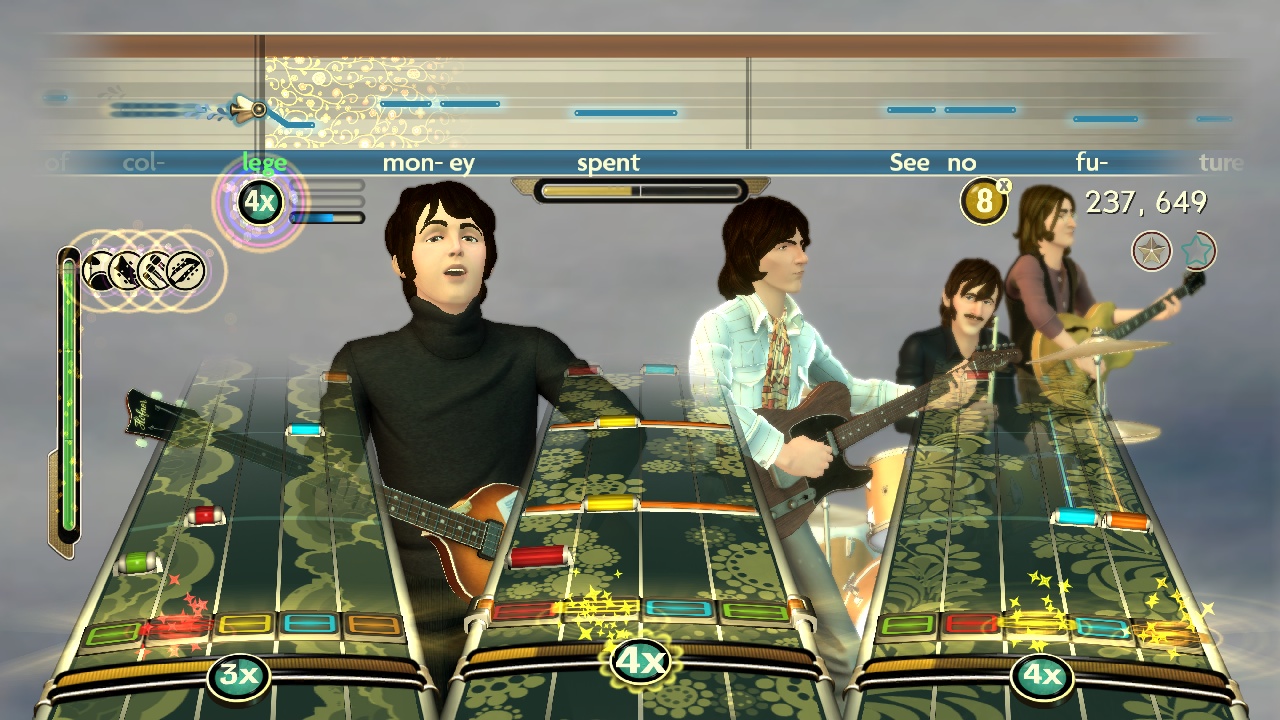Click the microphone icon in the unison bonus meter
The height and width of the screenshot is (720, 1280).
point(152,269)
